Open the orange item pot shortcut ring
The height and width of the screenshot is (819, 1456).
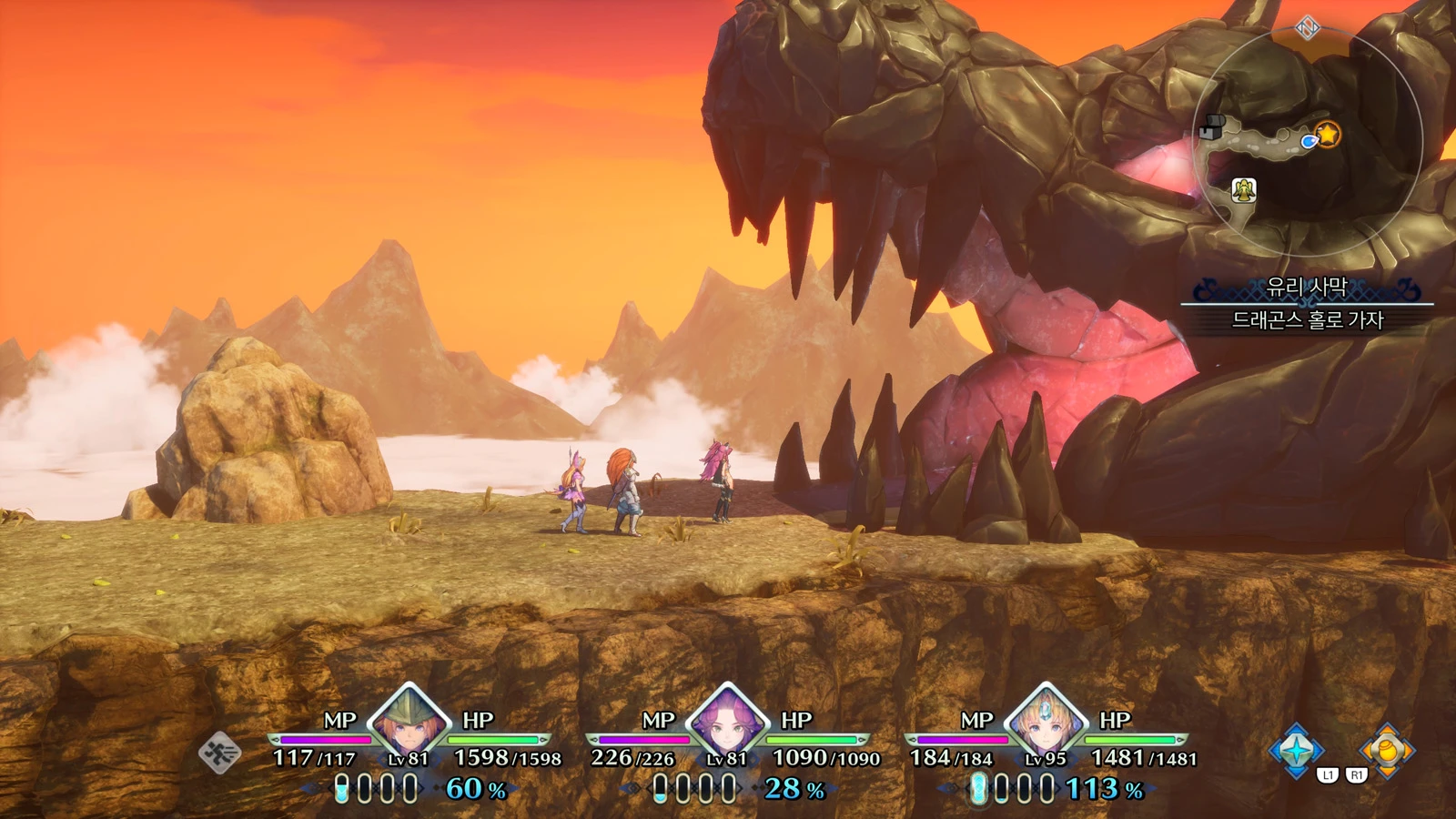[1386, 751]
